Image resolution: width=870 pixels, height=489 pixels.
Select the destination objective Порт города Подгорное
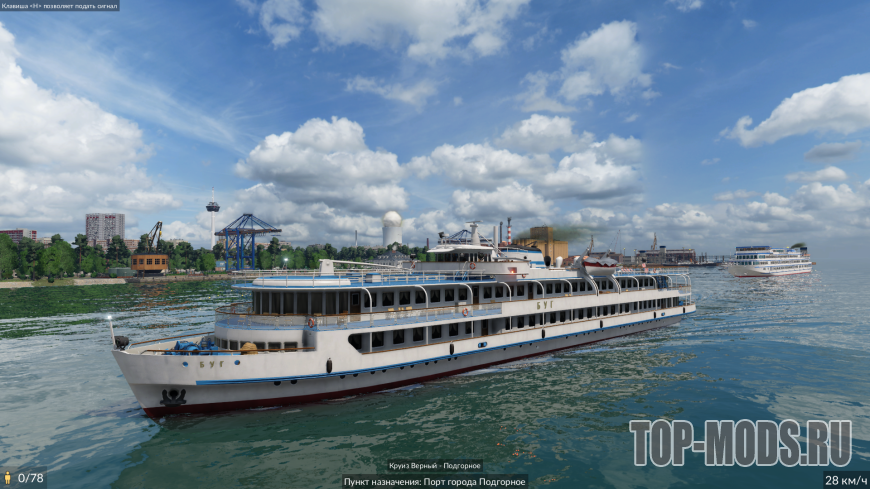[435, 481]
